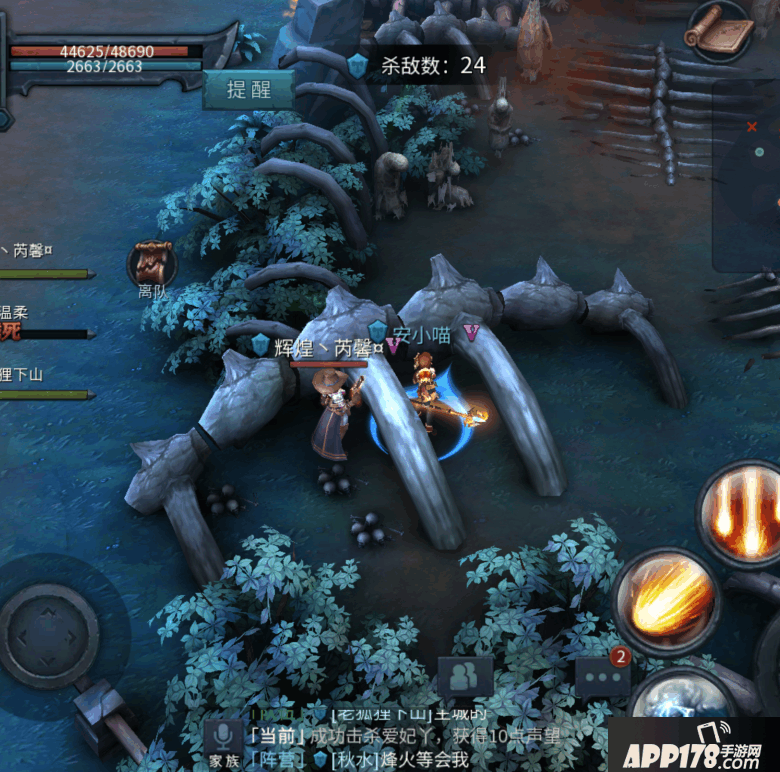Open the minimap panel
Screen dimensions: 780x772
[x=748, y=175]
